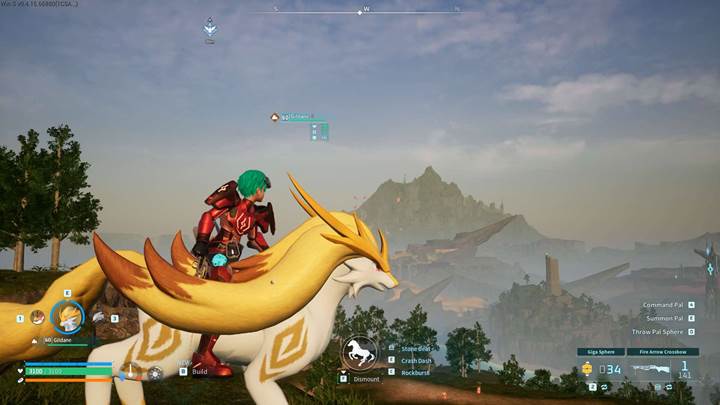This screenshot has height=405, width=720.
Task: Select the Giga Sphere slot
Action: (x=599, y=352)
